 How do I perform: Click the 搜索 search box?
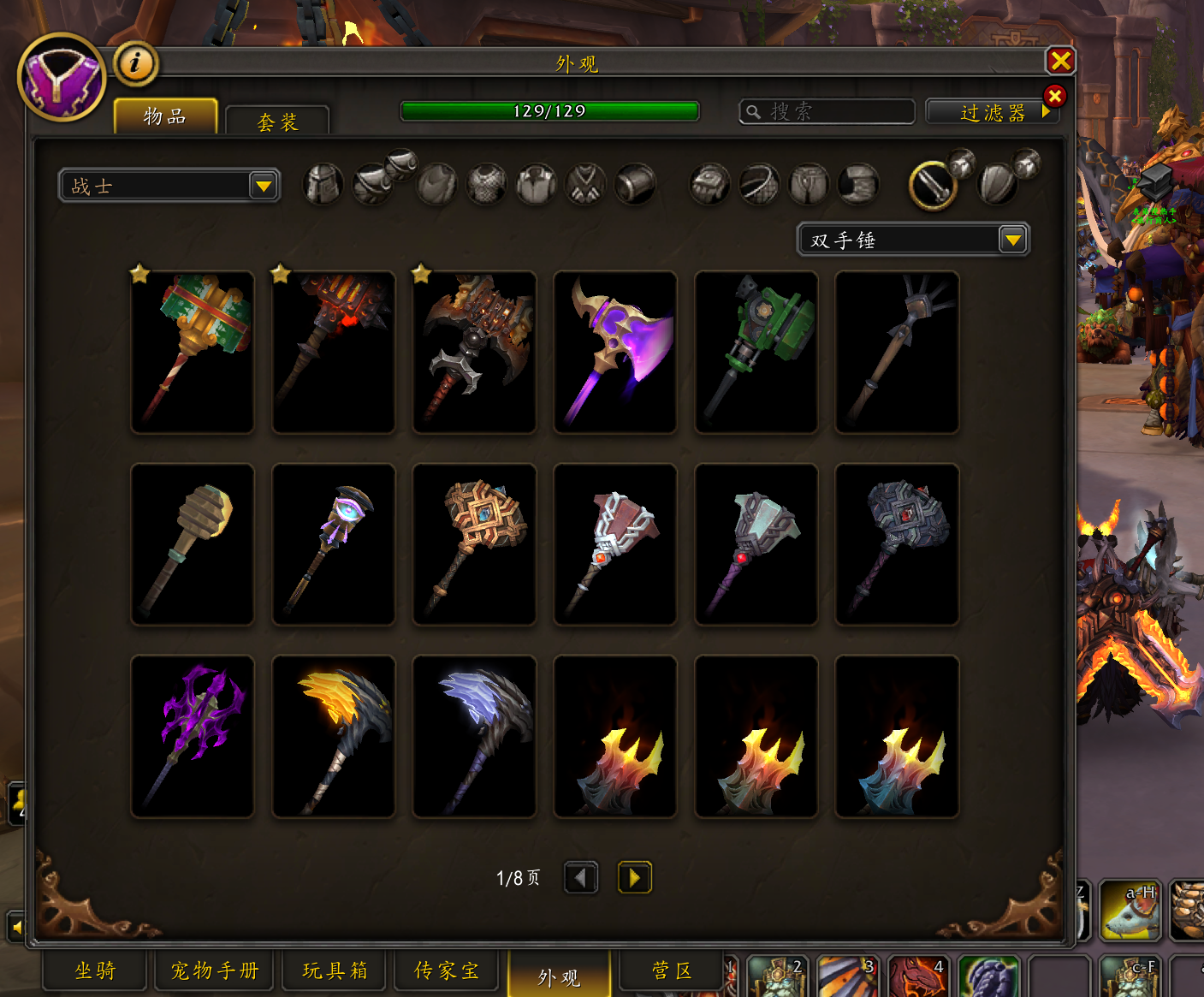pyautogui.click(x=827, y=111)
